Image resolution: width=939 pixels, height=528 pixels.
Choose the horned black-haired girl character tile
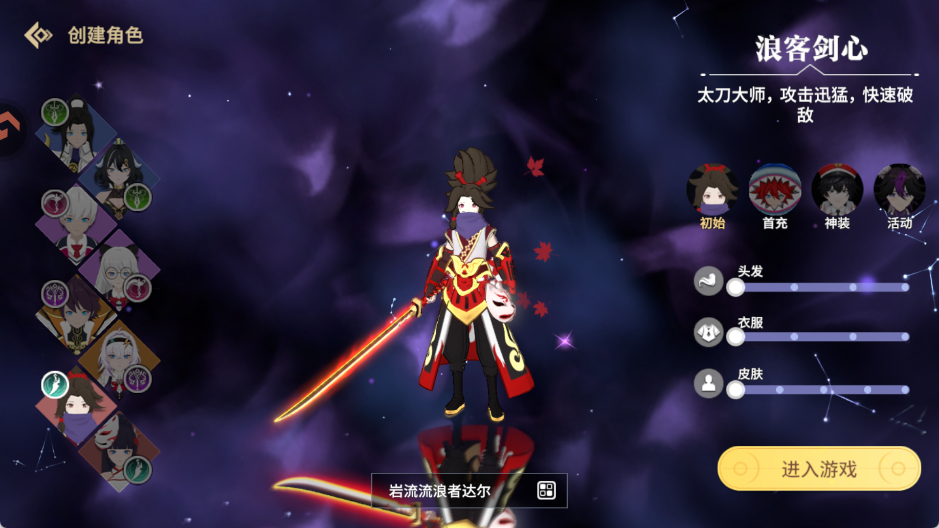pos(120,177)
